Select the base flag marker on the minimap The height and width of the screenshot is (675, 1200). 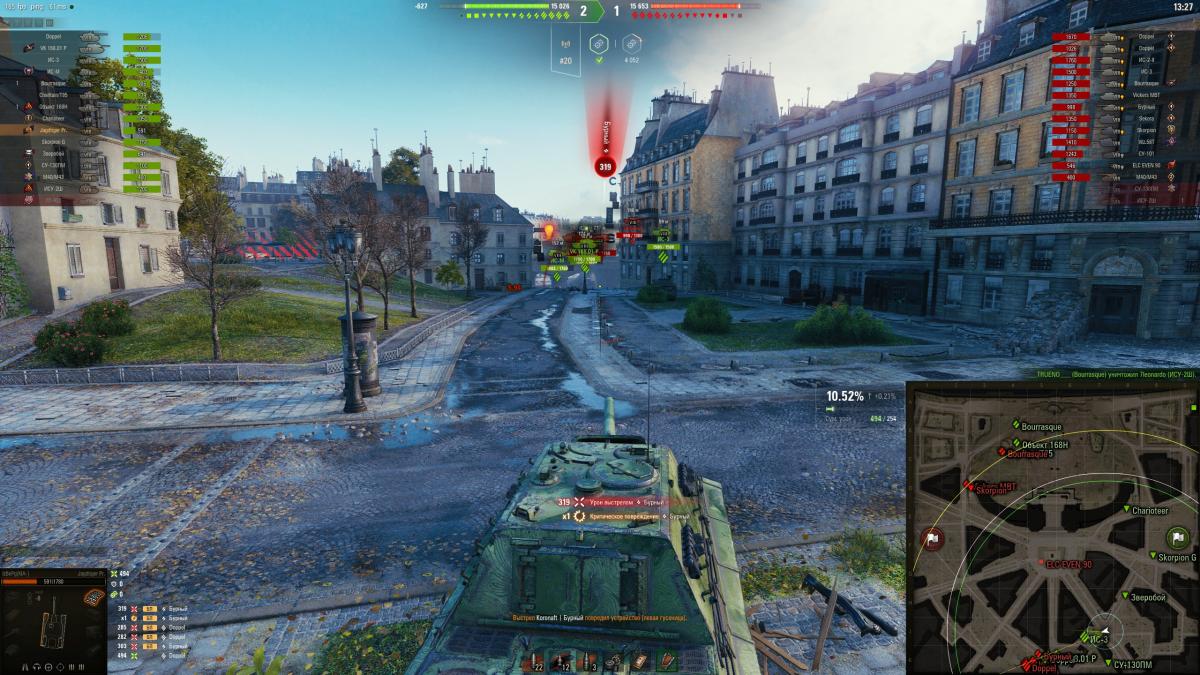coord(933,538)
